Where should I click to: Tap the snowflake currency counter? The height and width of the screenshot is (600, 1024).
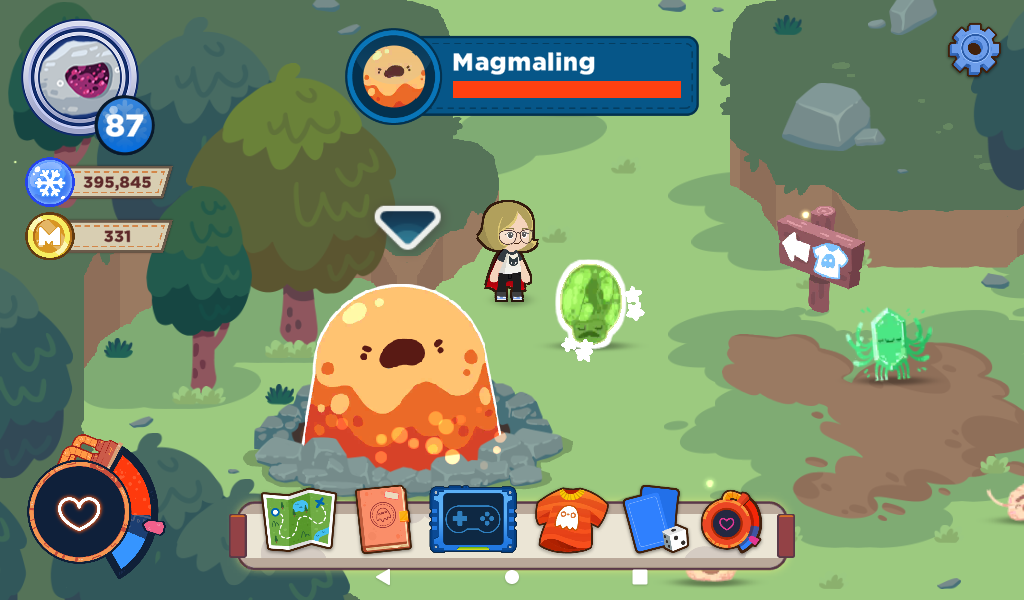[100, 183]
